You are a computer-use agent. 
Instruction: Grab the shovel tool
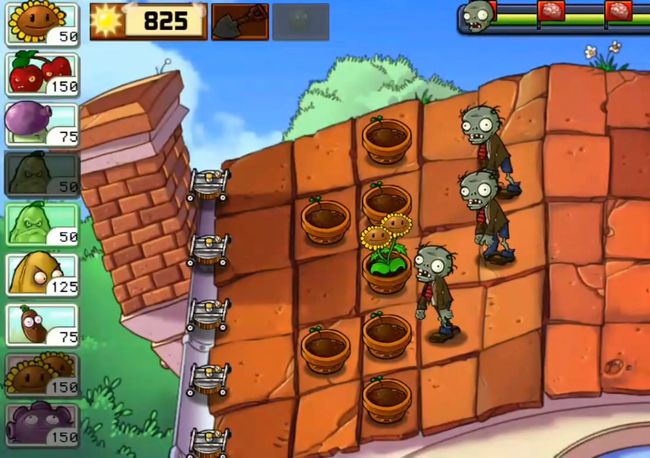240,21
